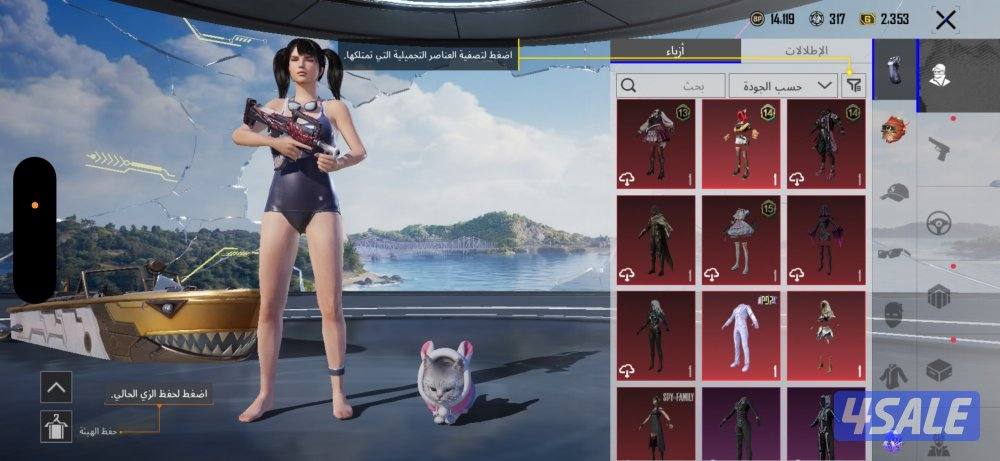Close the inventory with the X button
The width and height of the screenshot is (1000, 461).
[945, 19]
